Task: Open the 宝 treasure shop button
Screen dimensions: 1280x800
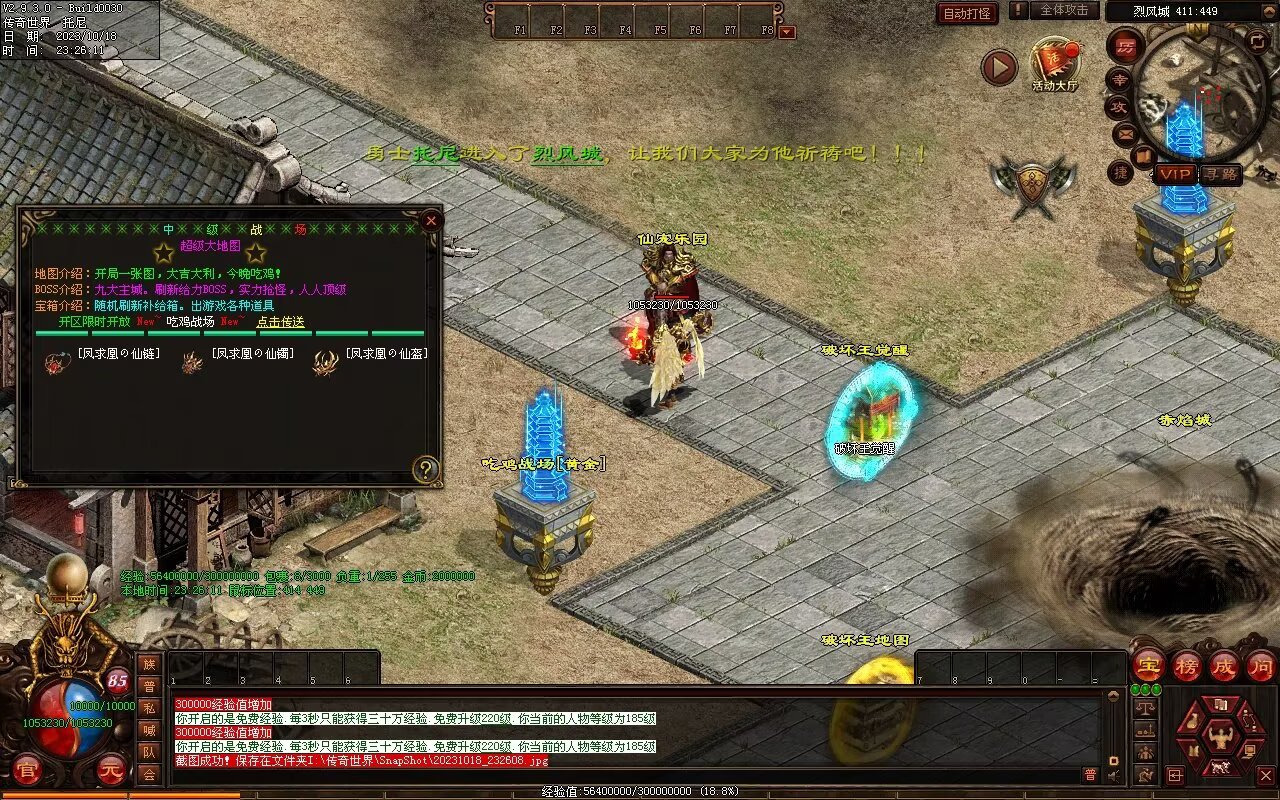Action: pyautogui.click(x=1149, y=666)
